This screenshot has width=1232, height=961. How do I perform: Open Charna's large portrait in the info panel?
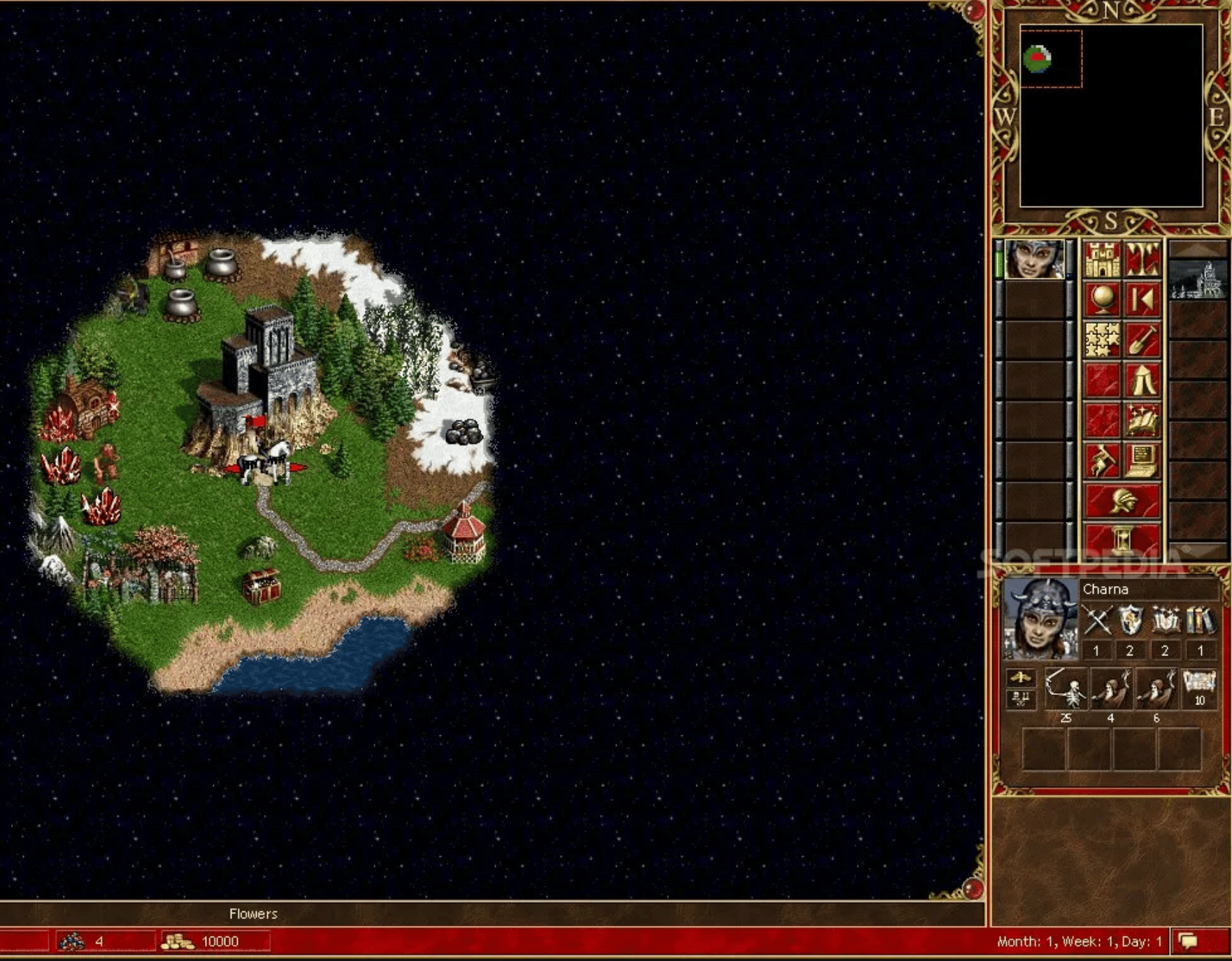click(x=1040, y=619)
